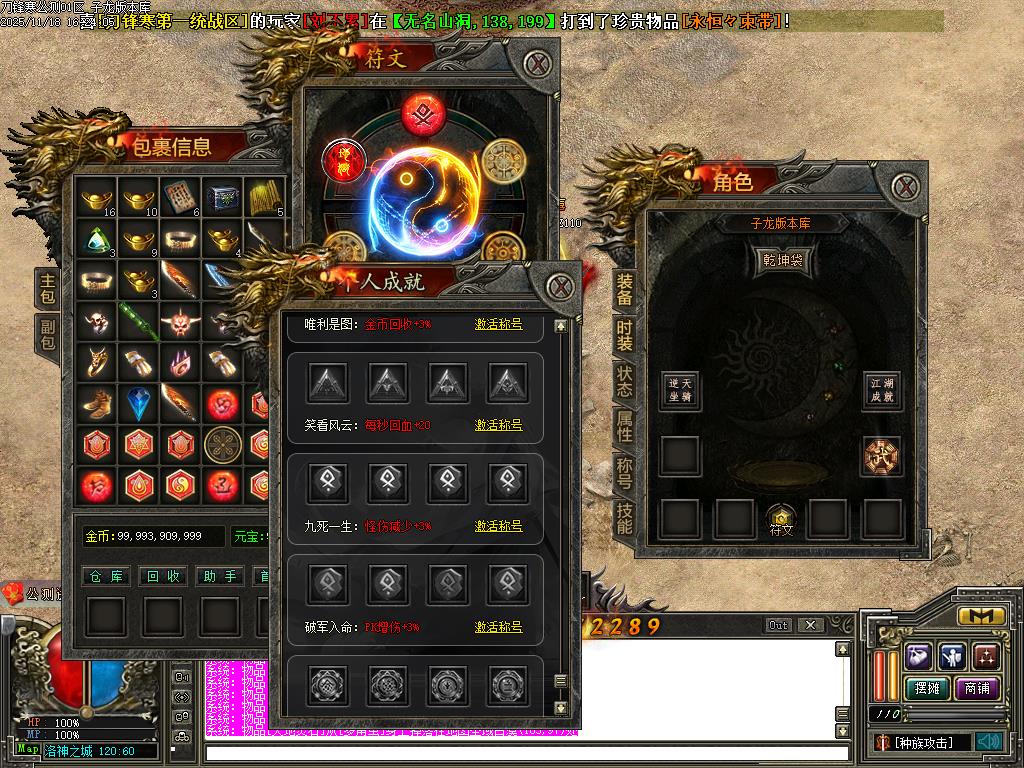
Task: Toggle the sound speaker icon
Action: (989, 742)
